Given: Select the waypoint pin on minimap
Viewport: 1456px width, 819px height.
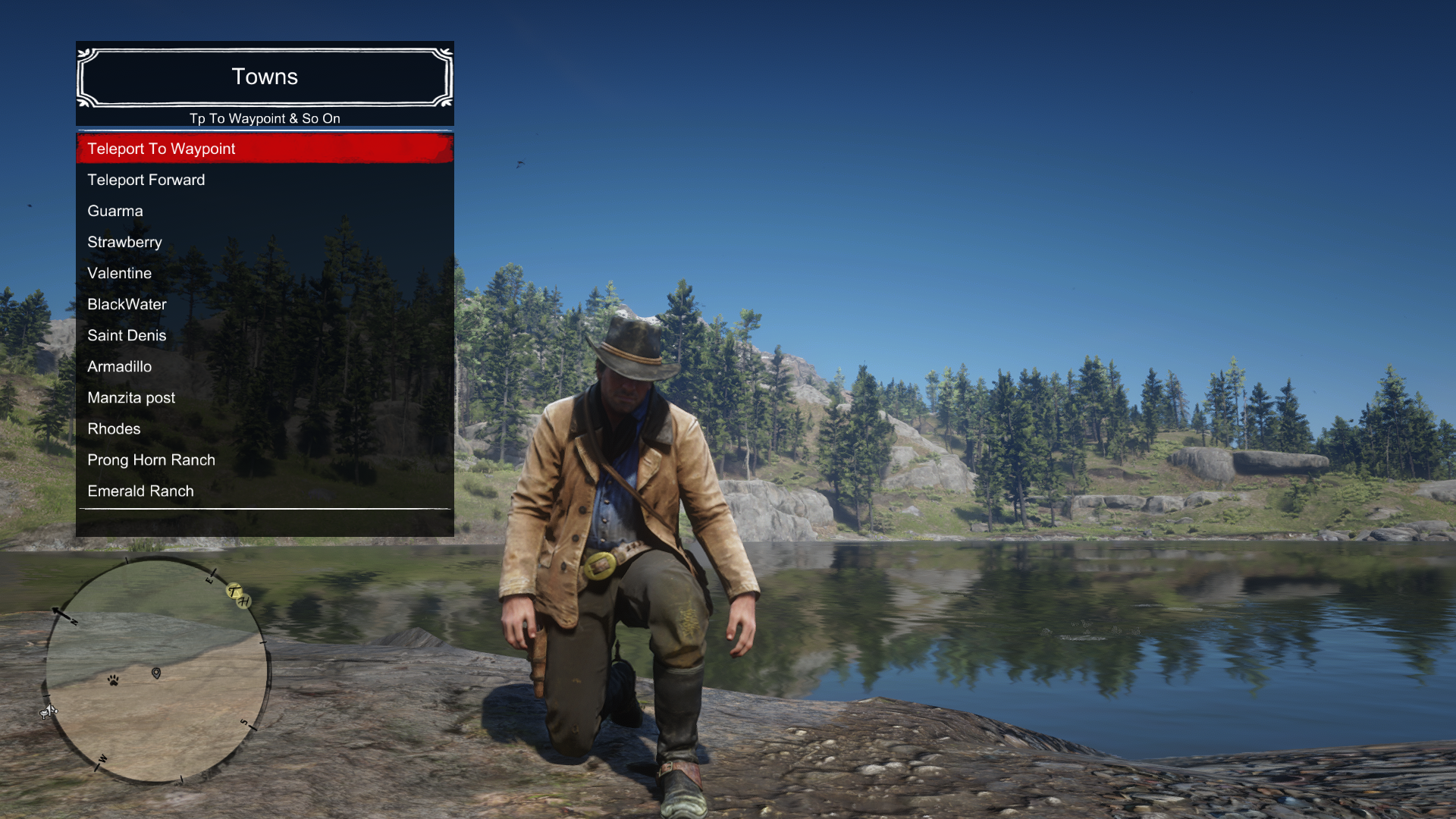Looking at the screenshot, I should [156, 673].
